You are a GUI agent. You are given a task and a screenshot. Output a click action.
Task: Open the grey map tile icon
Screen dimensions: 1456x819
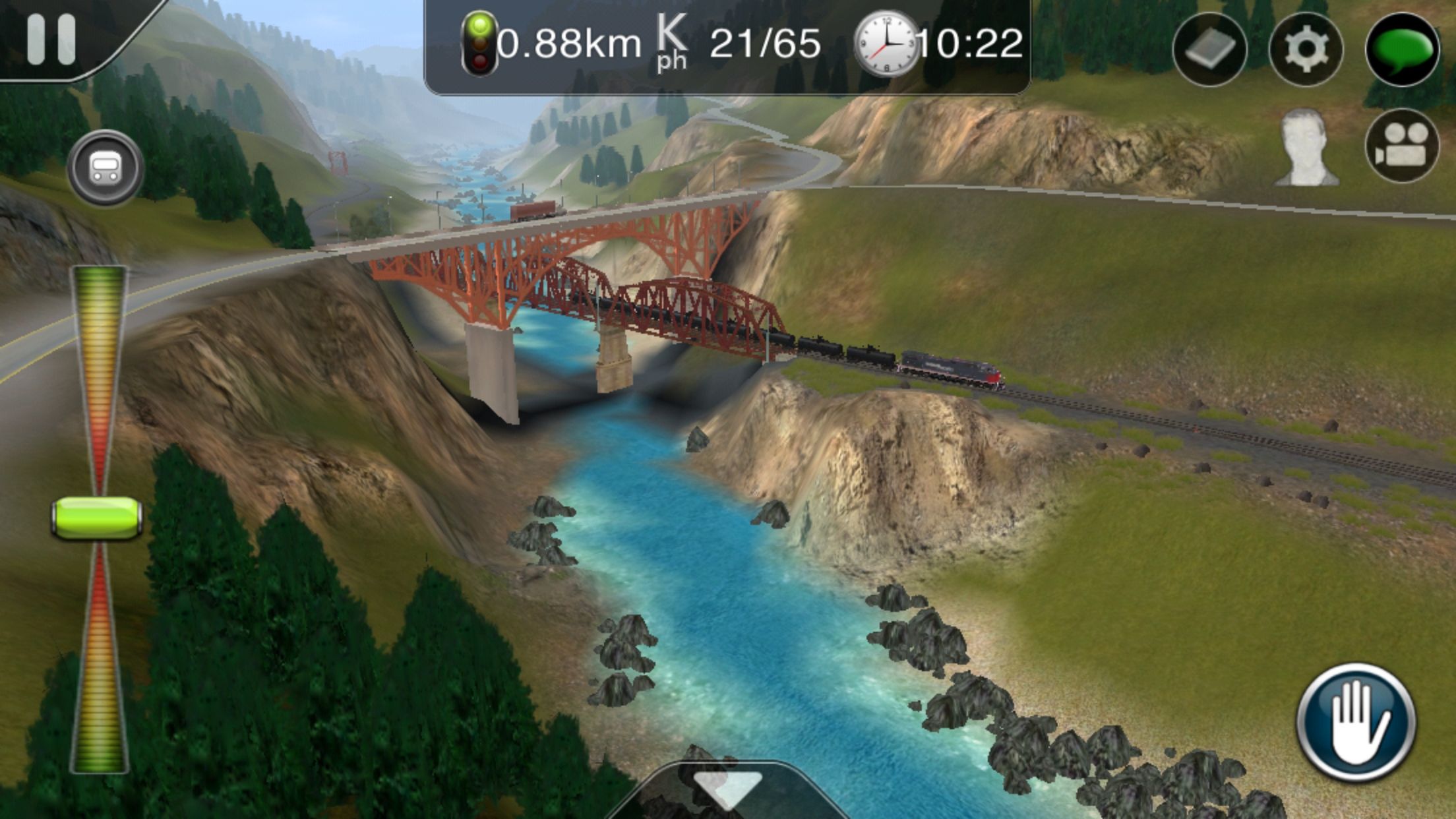(1209, 49)
